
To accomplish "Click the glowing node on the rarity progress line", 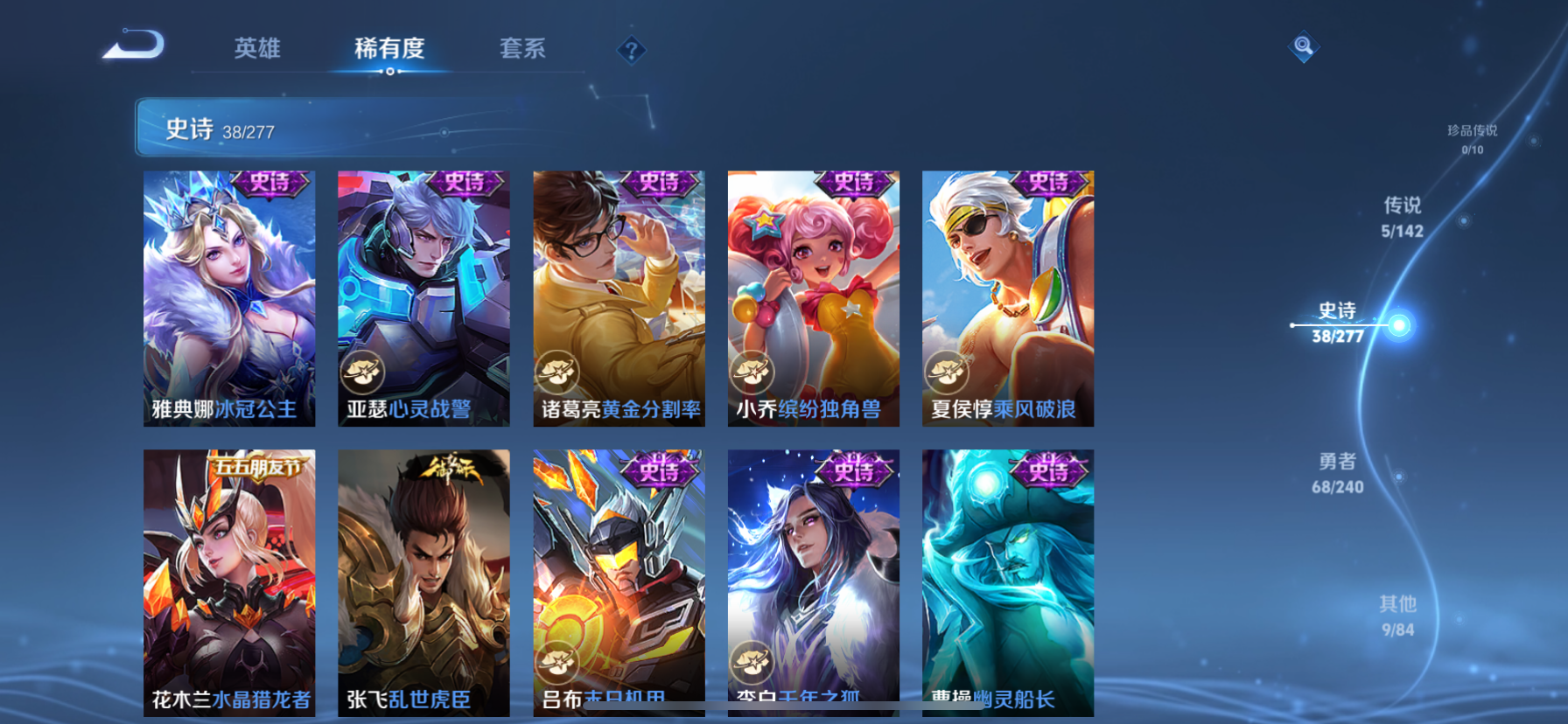I will [1401, 324].
